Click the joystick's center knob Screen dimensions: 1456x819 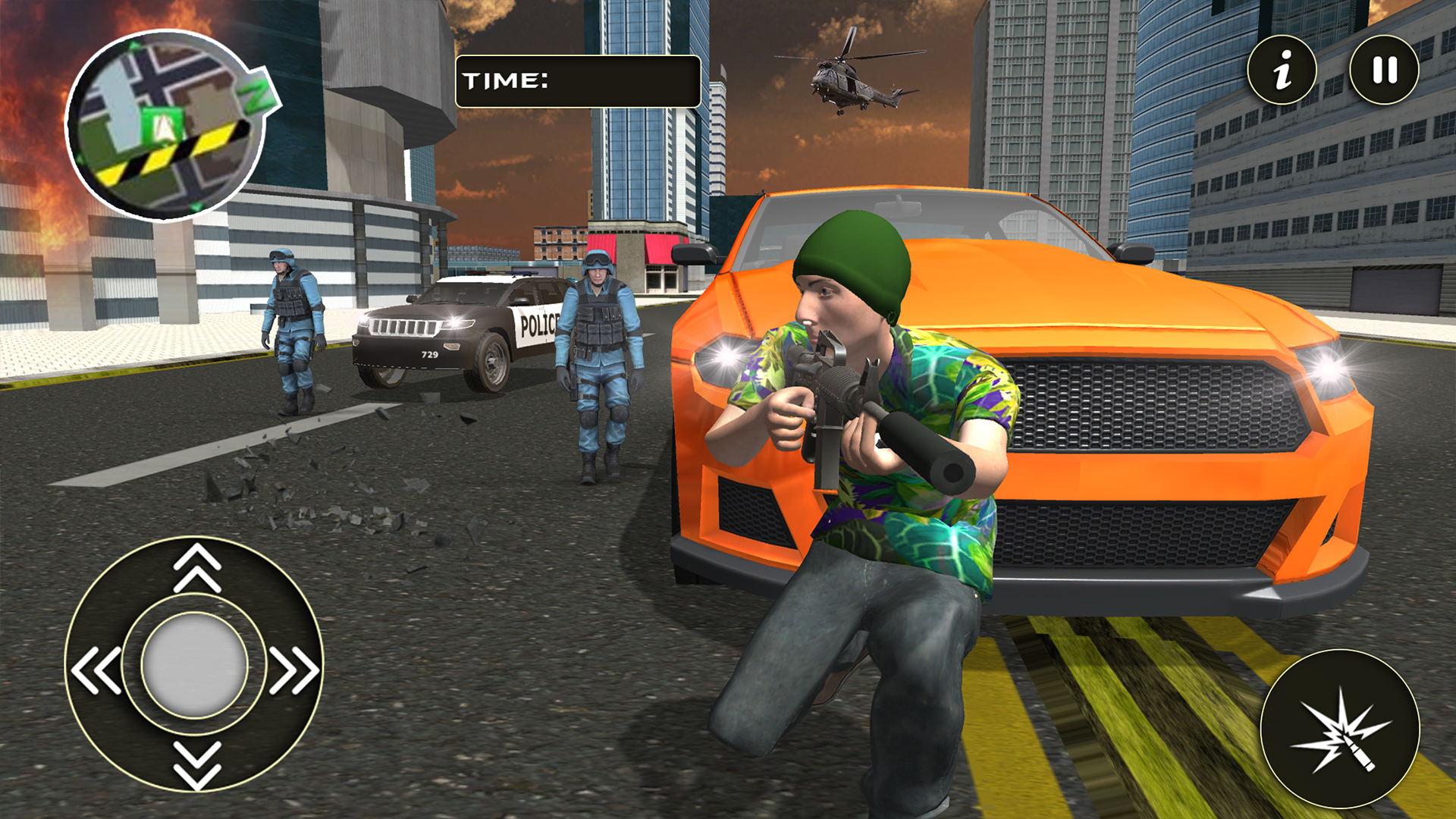pyautogui.click(x=195, y=665)
